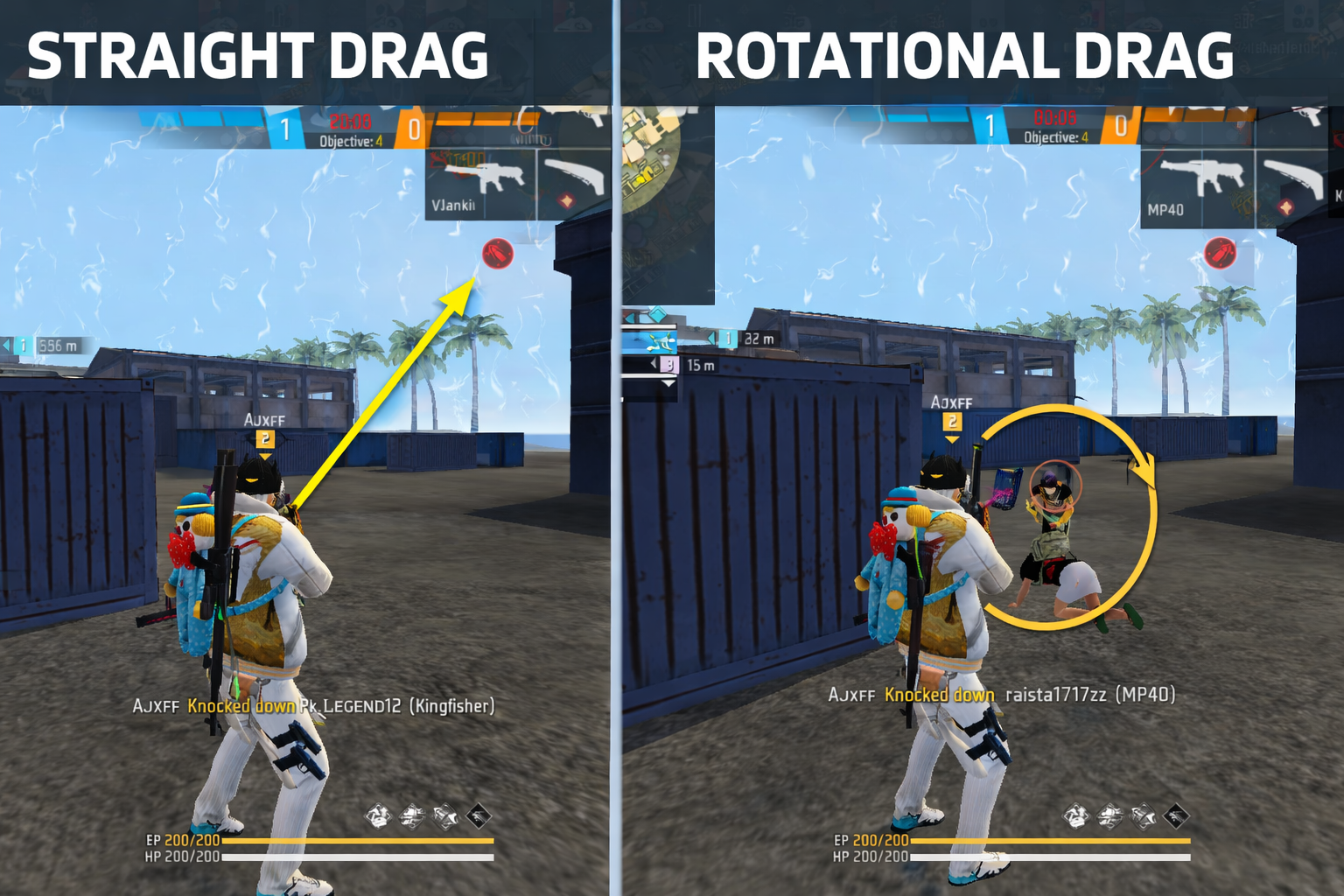
Task: Collapse the 556 m waypoint marker arrow
Action: 6,346
